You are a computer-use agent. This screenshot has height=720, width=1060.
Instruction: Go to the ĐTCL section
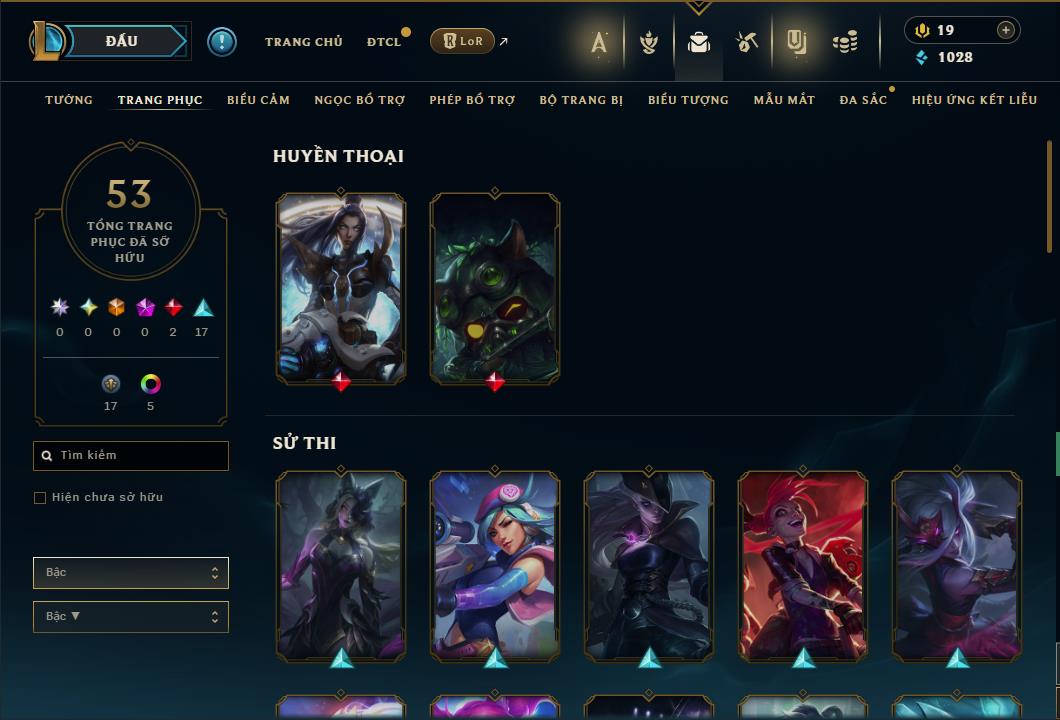click(383, 42)
